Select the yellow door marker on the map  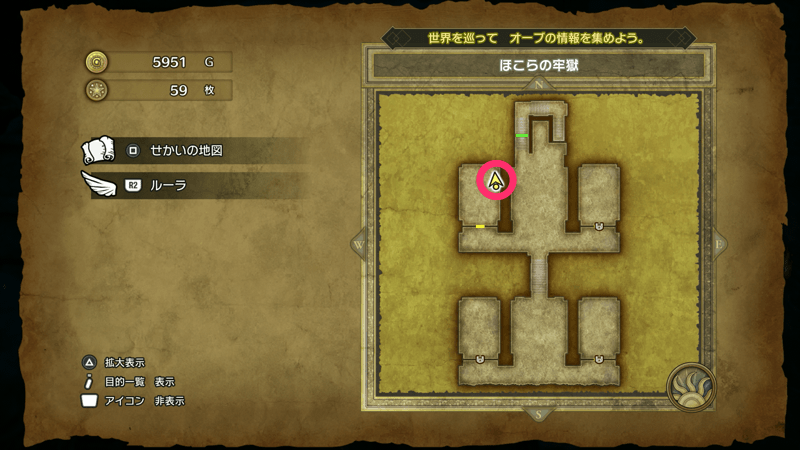pos(480,227)
